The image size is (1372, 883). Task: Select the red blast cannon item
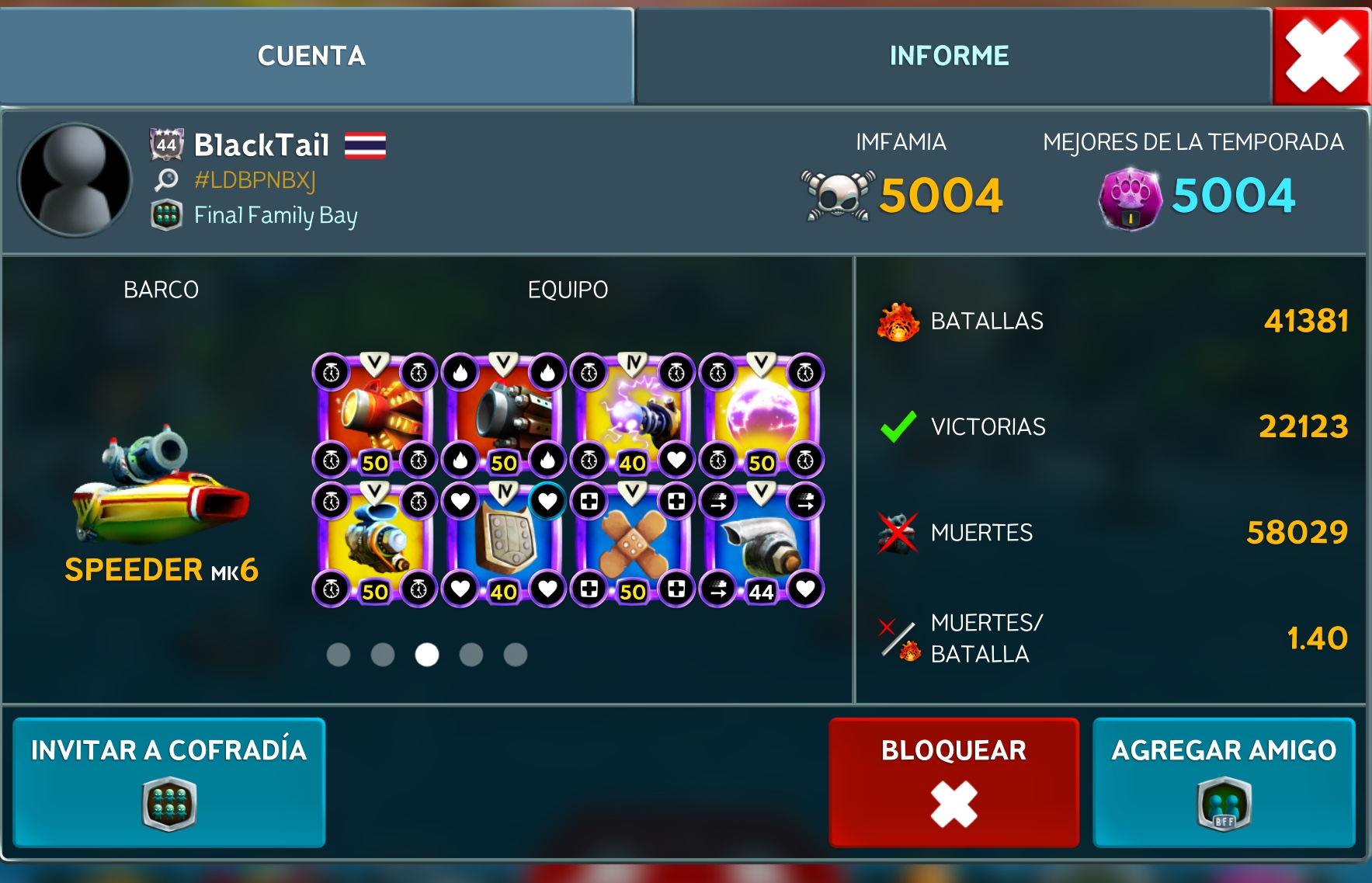375,416
